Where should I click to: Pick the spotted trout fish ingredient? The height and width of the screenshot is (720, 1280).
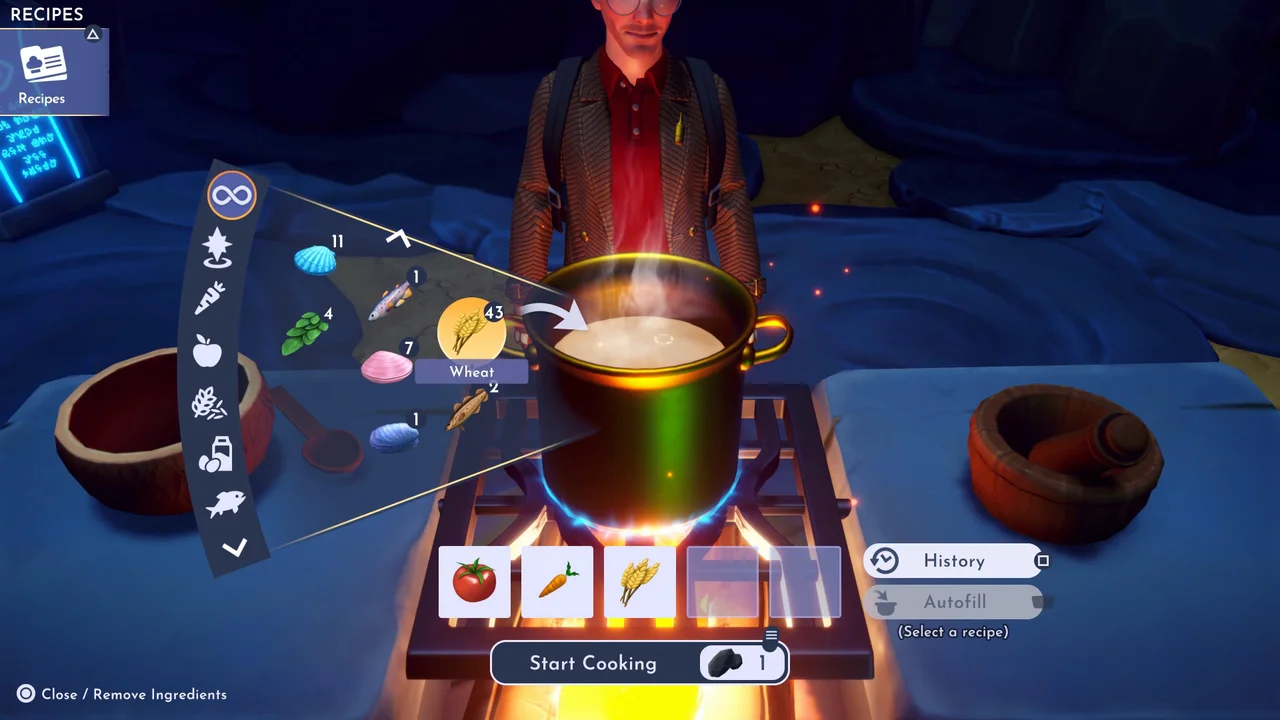tap(391, 299)
